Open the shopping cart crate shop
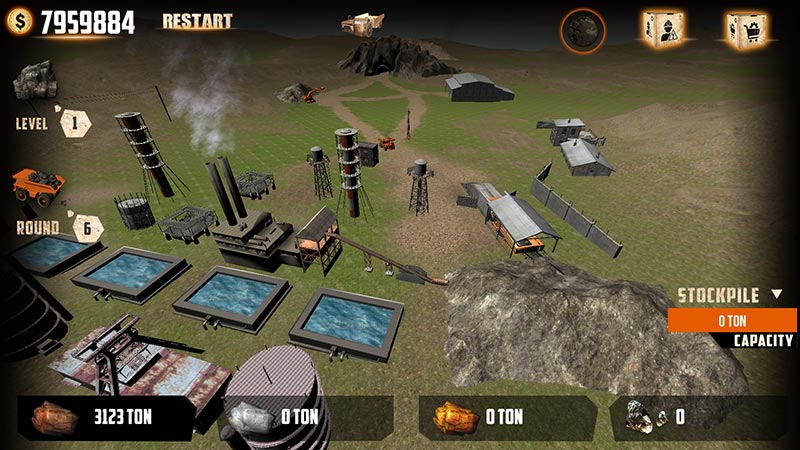Viewport: 800px width, 450px height. (745, 30)
